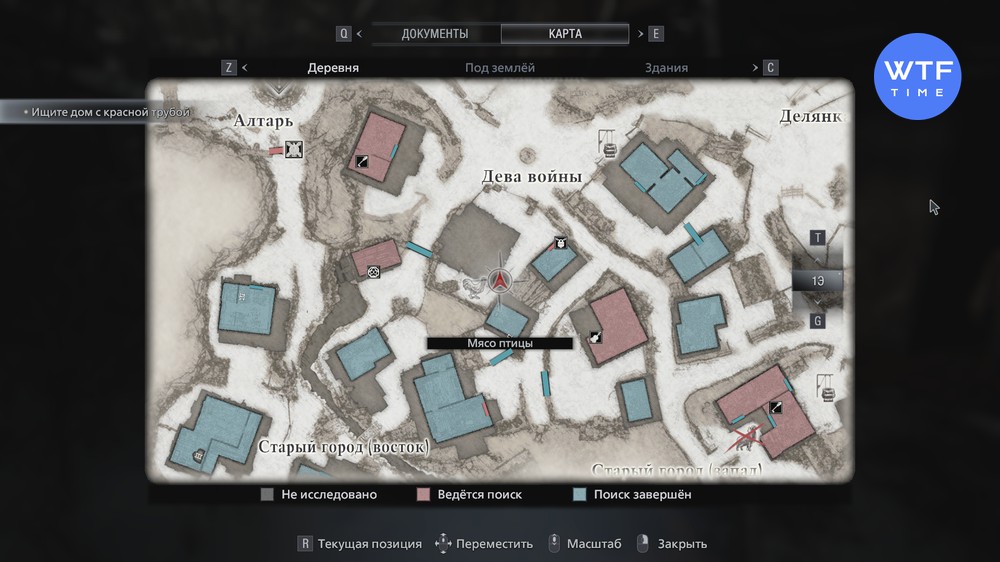Open the WTF Time logo overlay

[917, 77]
